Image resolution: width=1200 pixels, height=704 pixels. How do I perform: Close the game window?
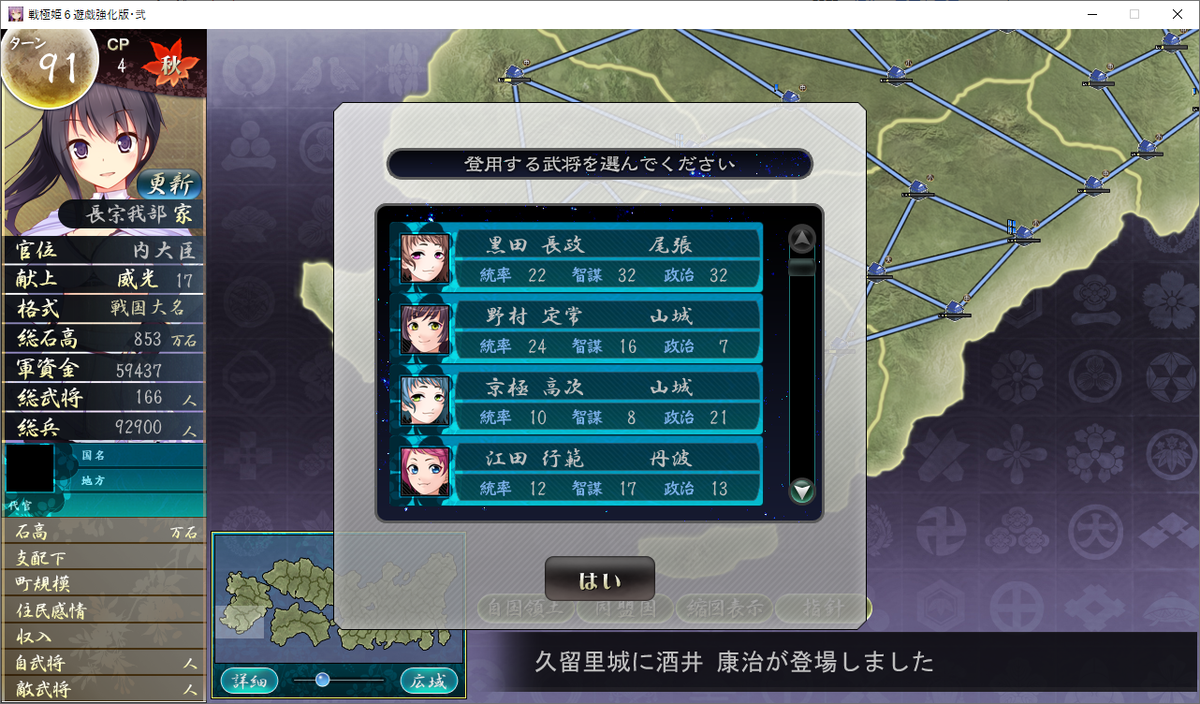point(1177,14)
